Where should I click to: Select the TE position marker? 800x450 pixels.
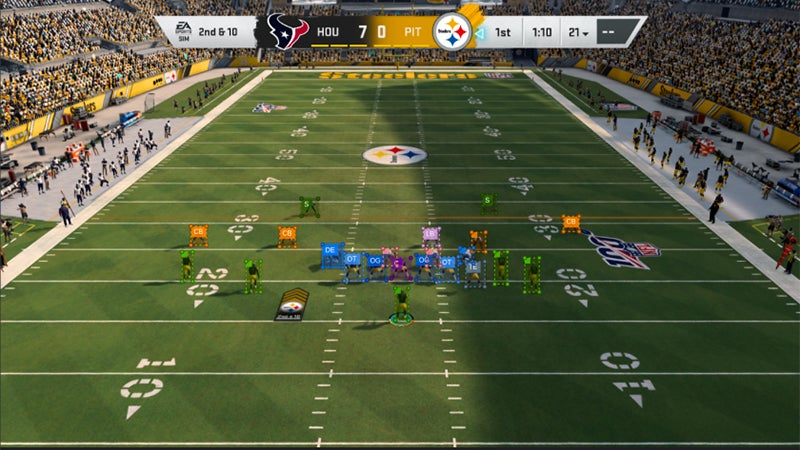pyautogui.click(x=473, y=267)
